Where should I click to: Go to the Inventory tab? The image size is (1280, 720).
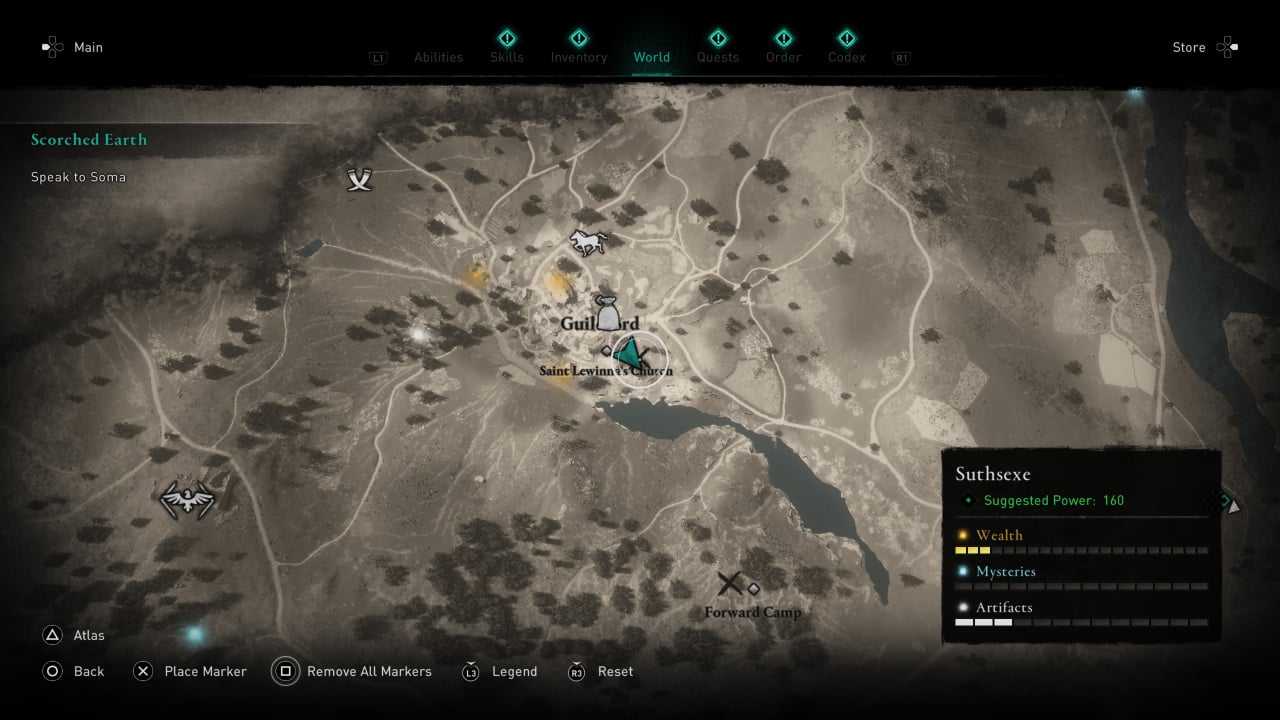tap(578, 57)
